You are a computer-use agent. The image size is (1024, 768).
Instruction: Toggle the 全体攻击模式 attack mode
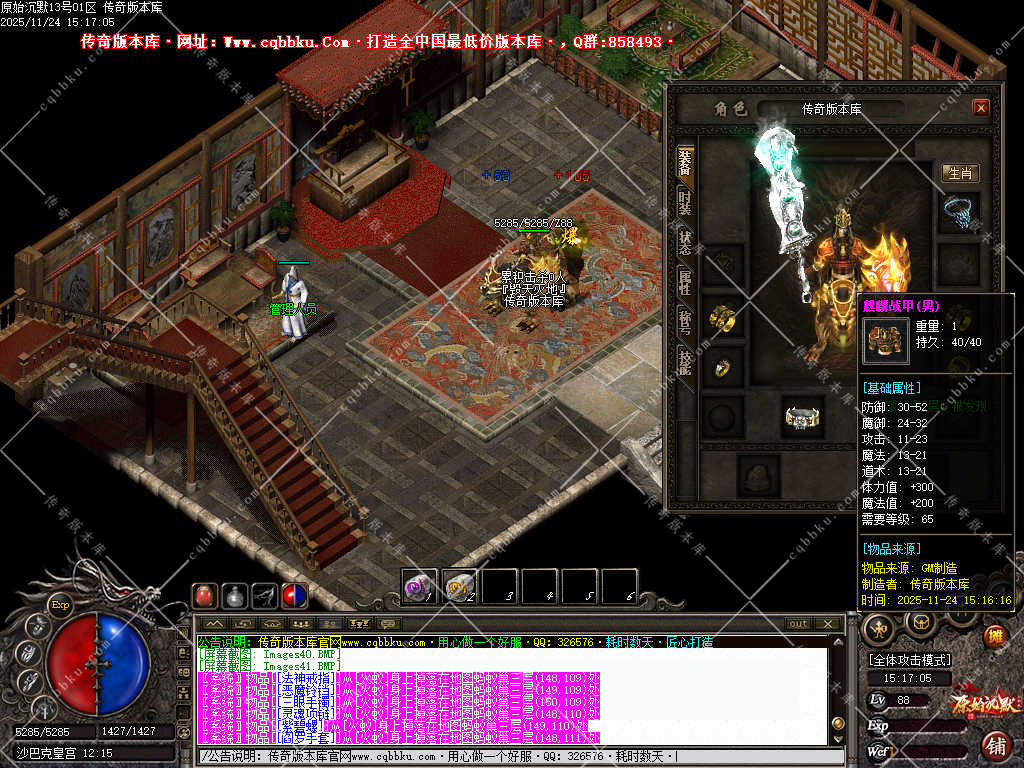pos(910,660)
